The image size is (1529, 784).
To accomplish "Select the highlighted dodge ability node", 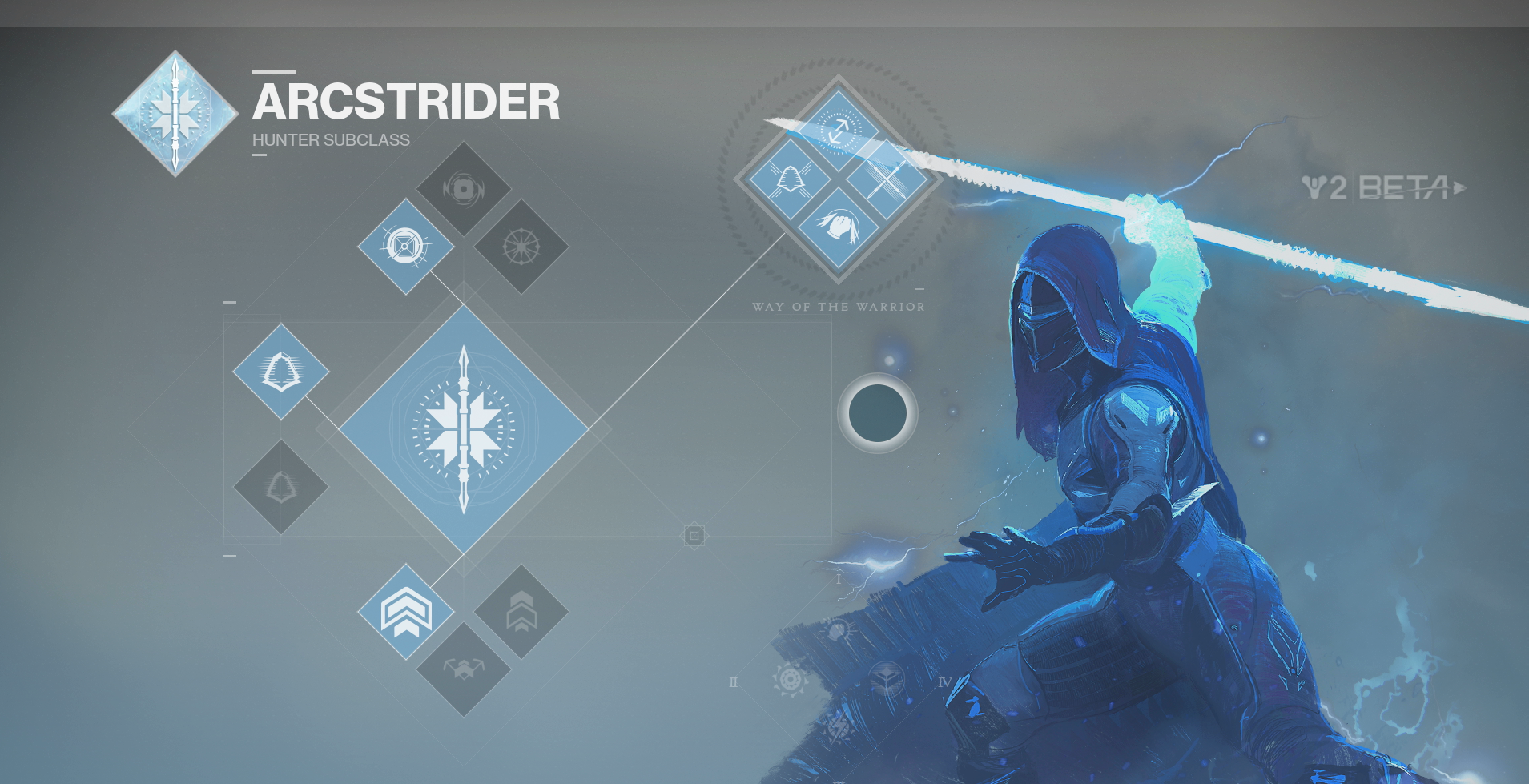I will pyautogui.click(x=280, y=372).
